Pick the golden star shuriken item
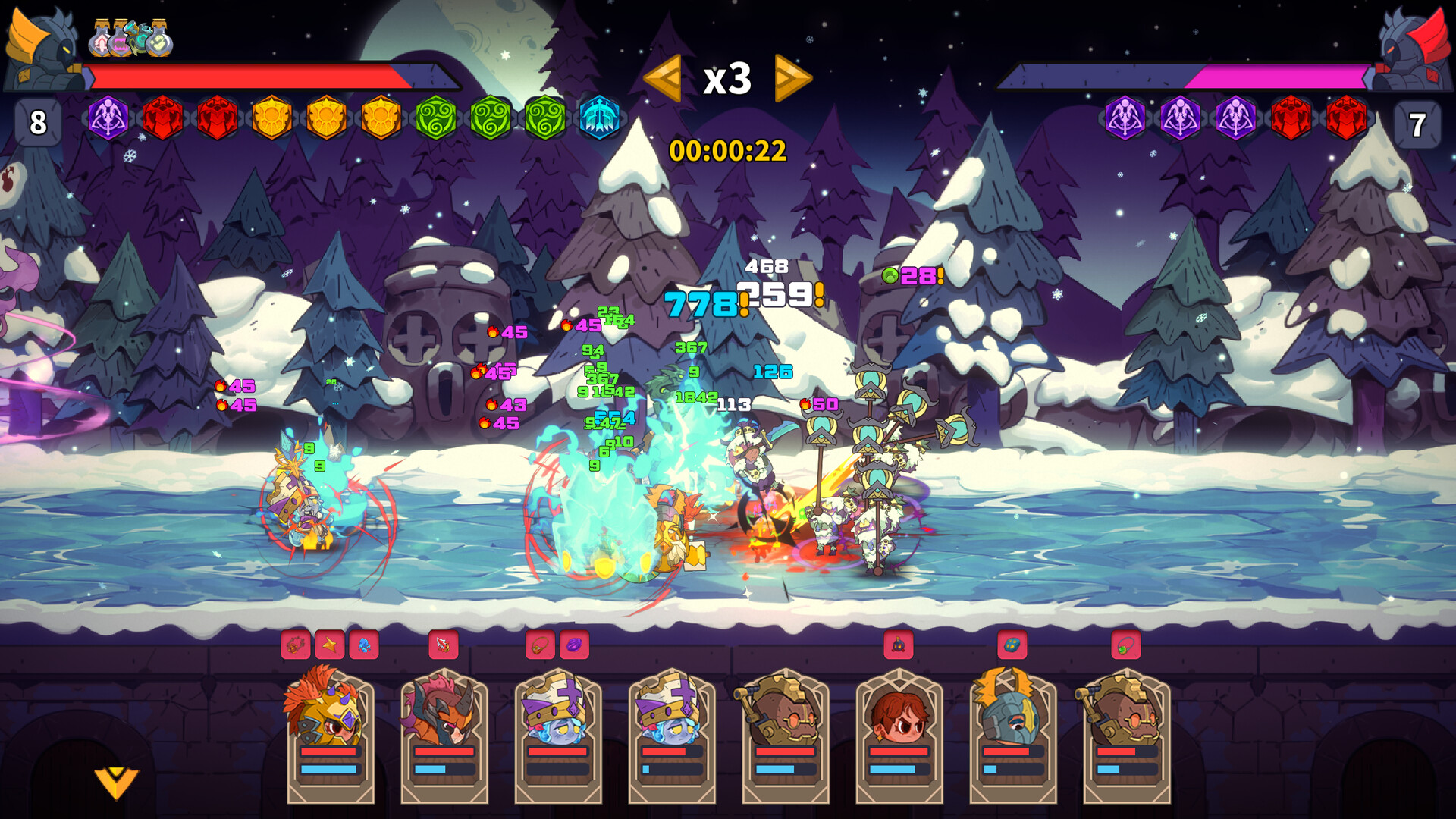 click(x=331, y=645)
